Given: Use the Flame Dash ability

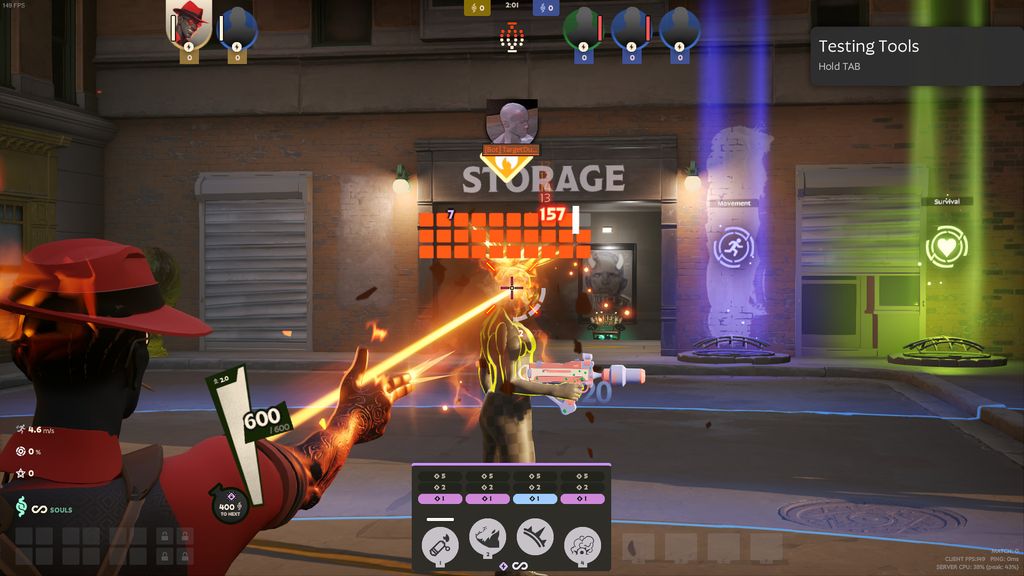Looking at the screenshot, I should pyautogui.click(x=488, y=540).
